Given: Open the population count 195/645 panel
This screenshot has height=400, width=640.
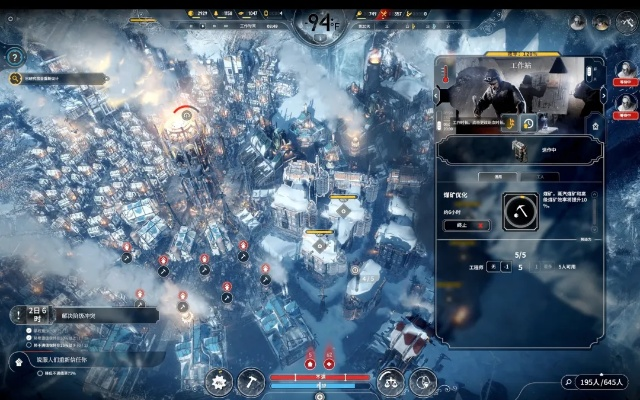Looking at the screenshot, I should (x=604, y=382).
